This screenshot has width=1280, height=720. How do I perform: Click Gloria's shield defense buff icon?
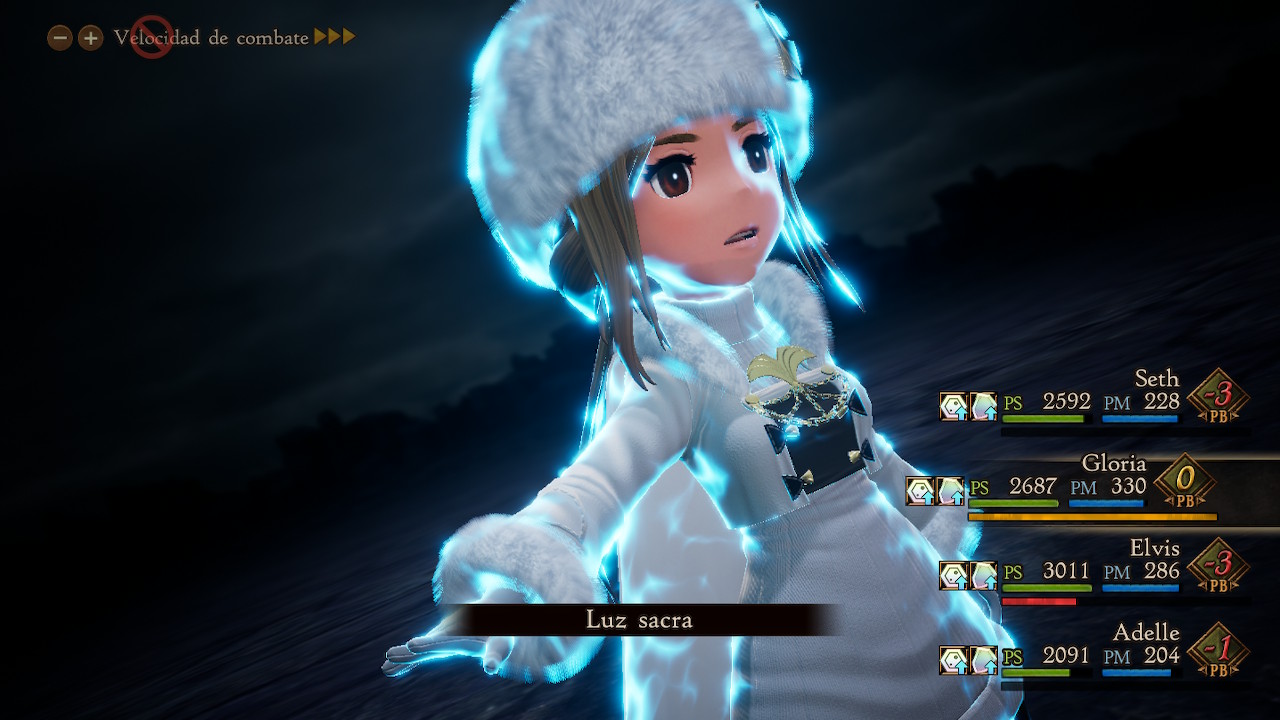[x=919, y=490]
